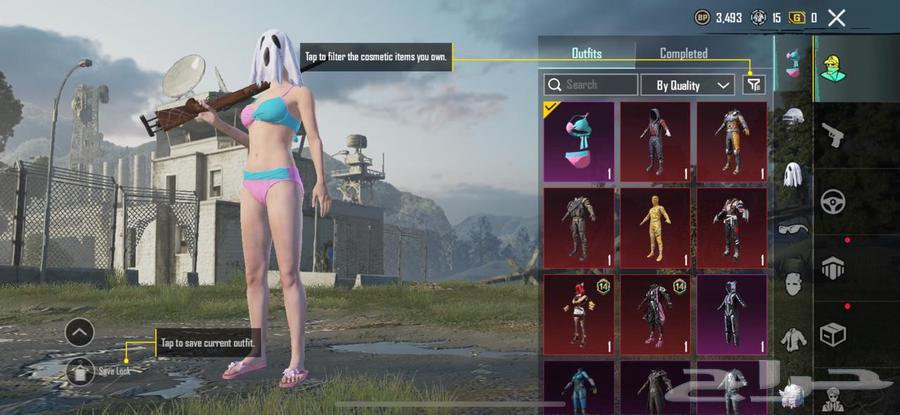Switch to the weapon skins section
This screenshot has height=415, width=900.
(x=832, y=133)
